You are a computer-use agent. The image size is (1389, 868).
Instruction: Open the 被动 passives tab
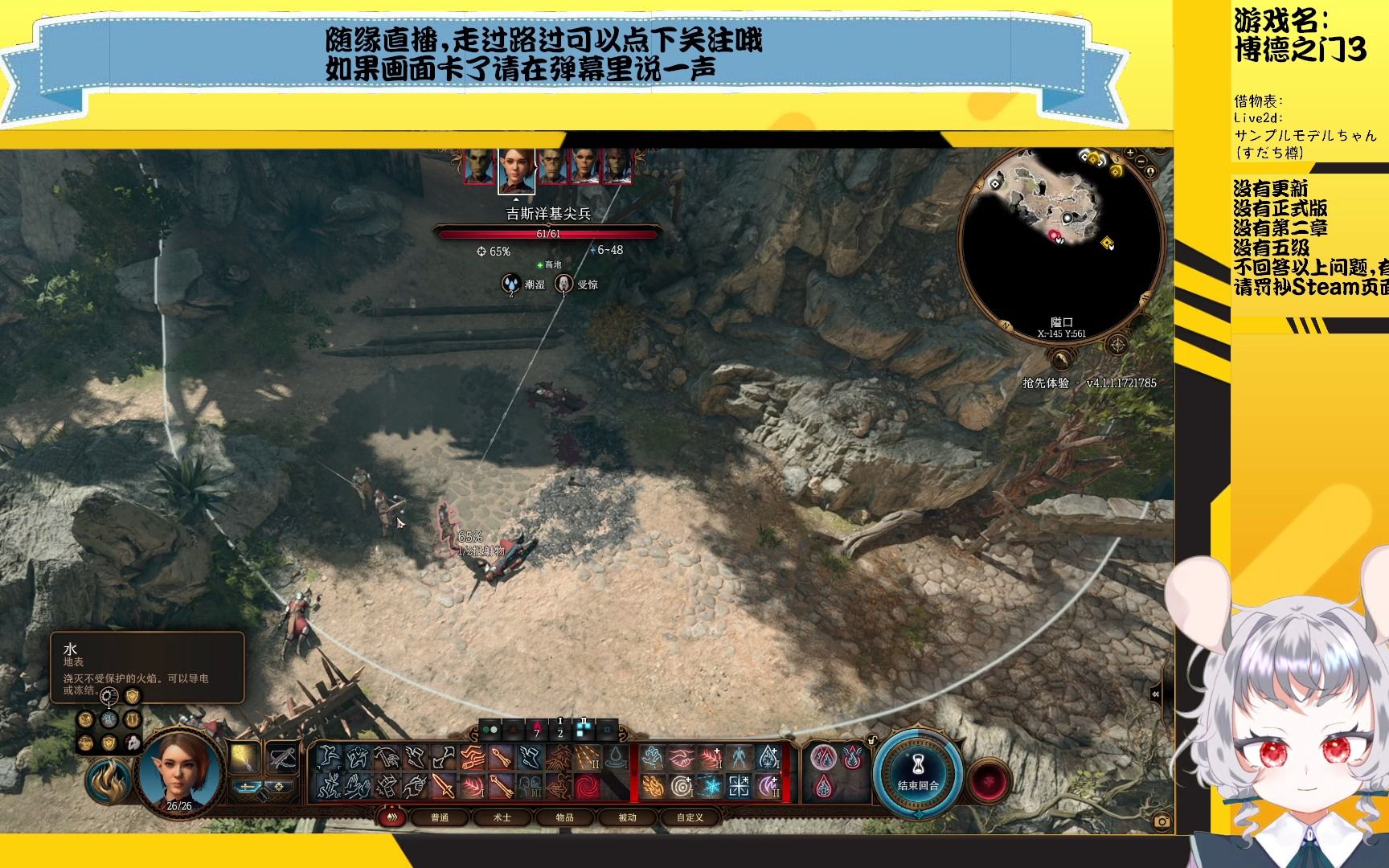(627, 819)
